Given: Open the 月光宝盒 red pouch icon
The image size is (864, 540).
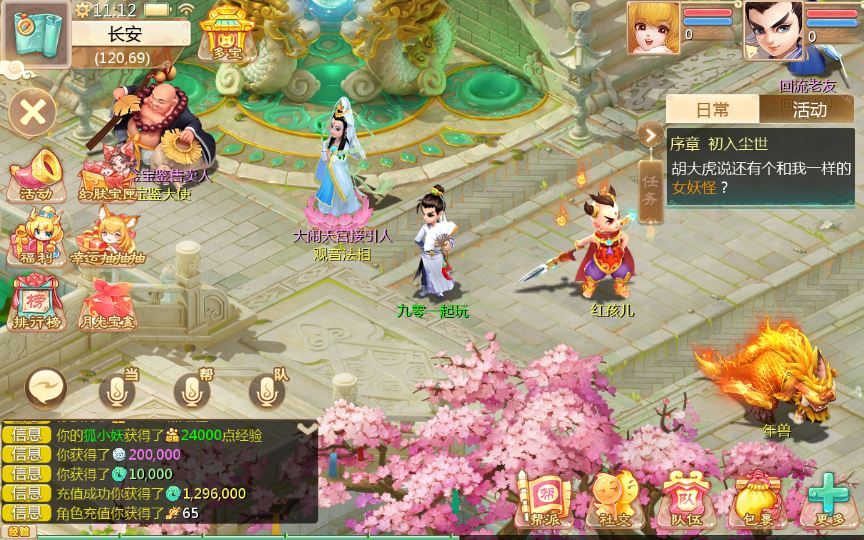Looking at the screenshot, I should click(107, 304).
